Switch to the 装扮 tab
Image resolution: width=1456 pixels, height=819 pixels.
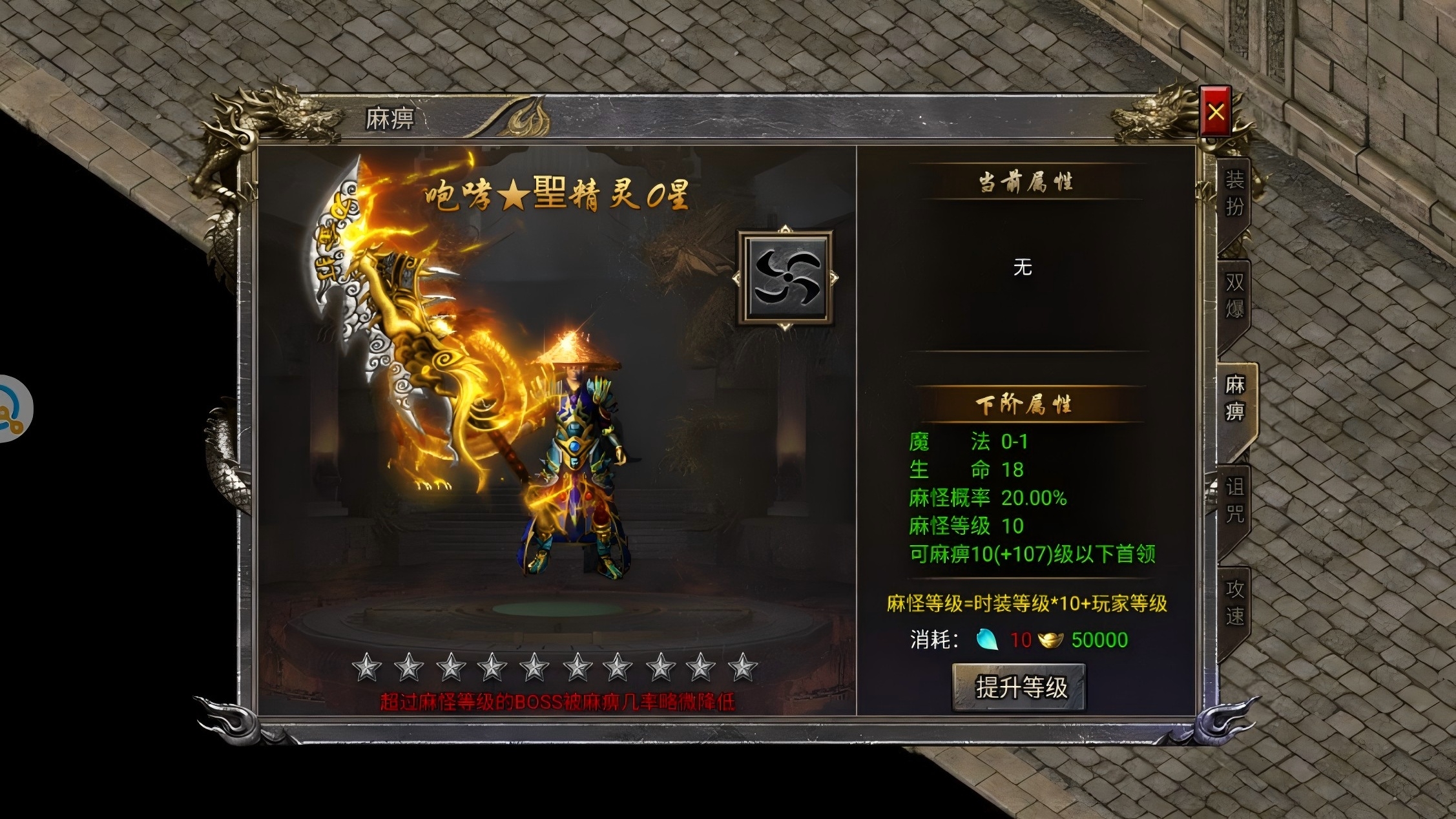[x=1234, y=194]
